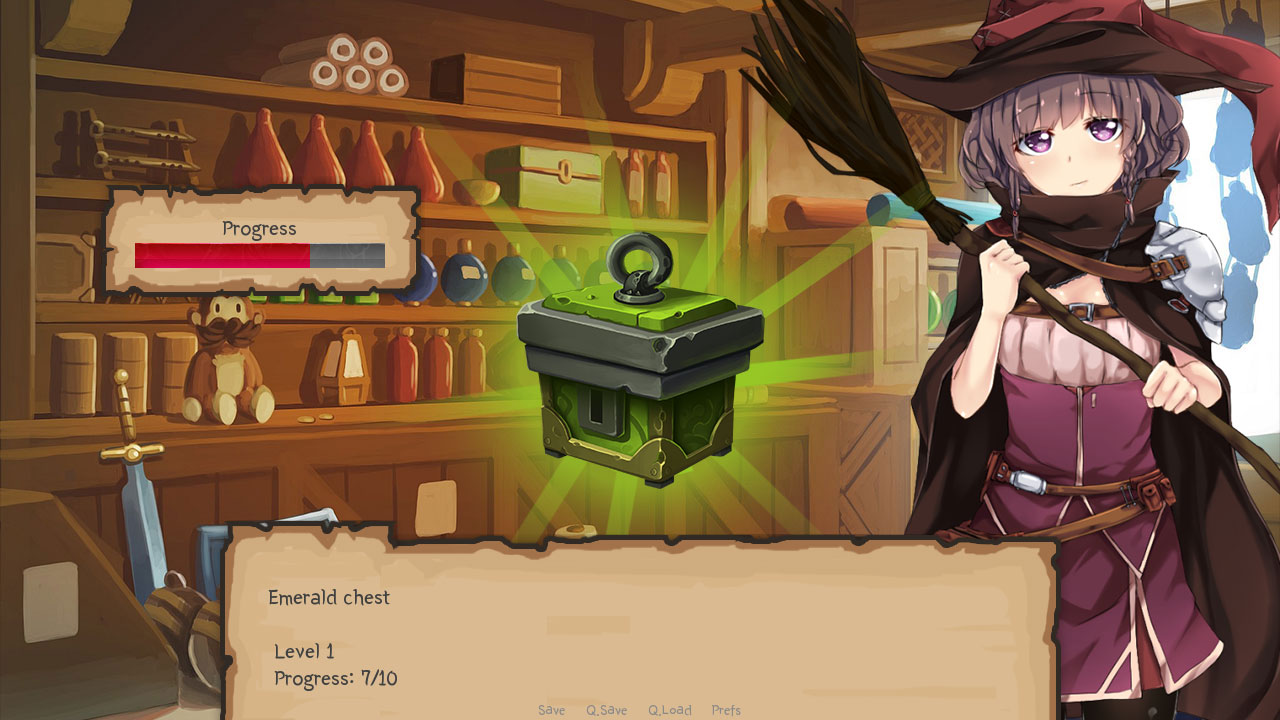Viewport: 1280px width, 720px height.
Task: Click Q.Load to quick load
Action: 668,710
